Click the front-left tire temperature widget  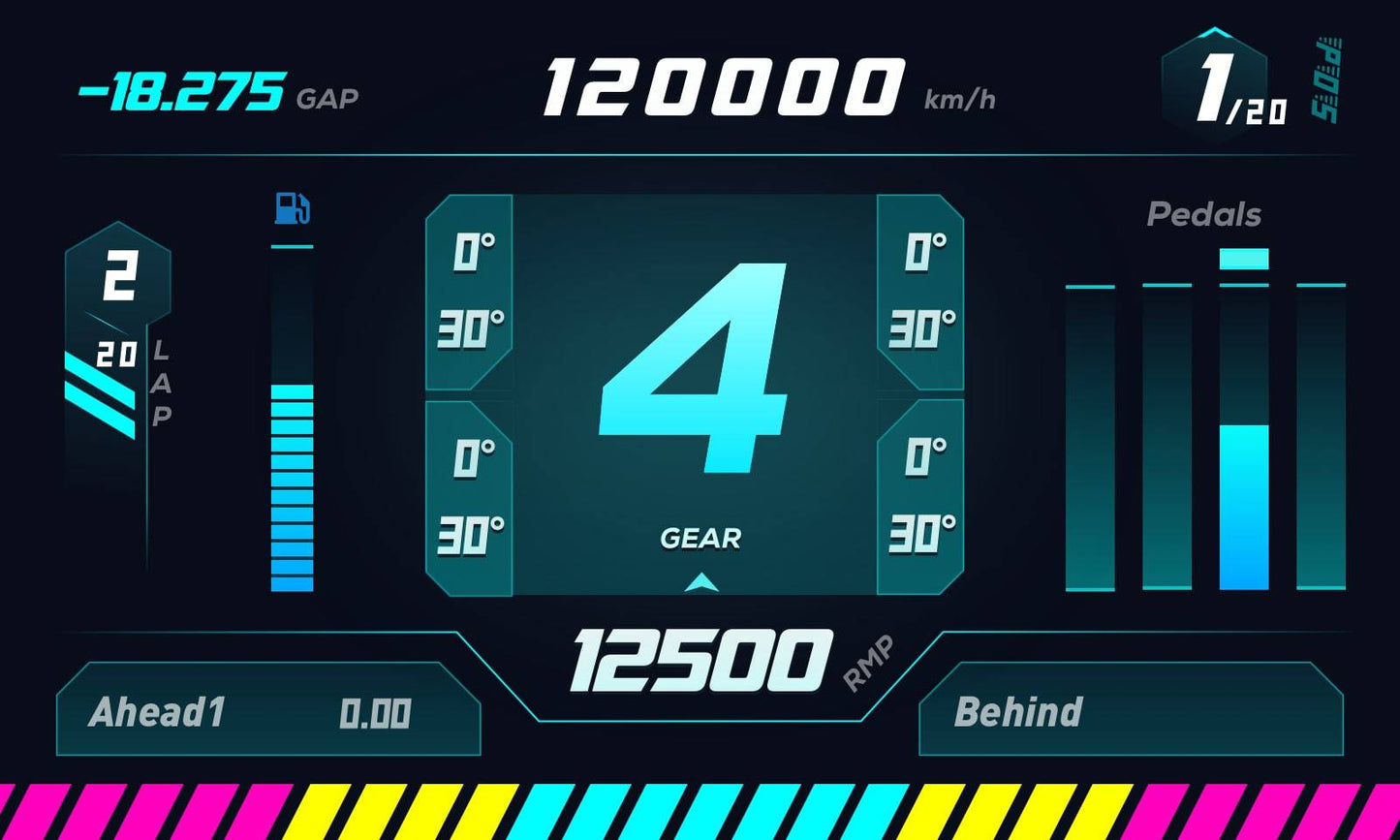point(469,291)
